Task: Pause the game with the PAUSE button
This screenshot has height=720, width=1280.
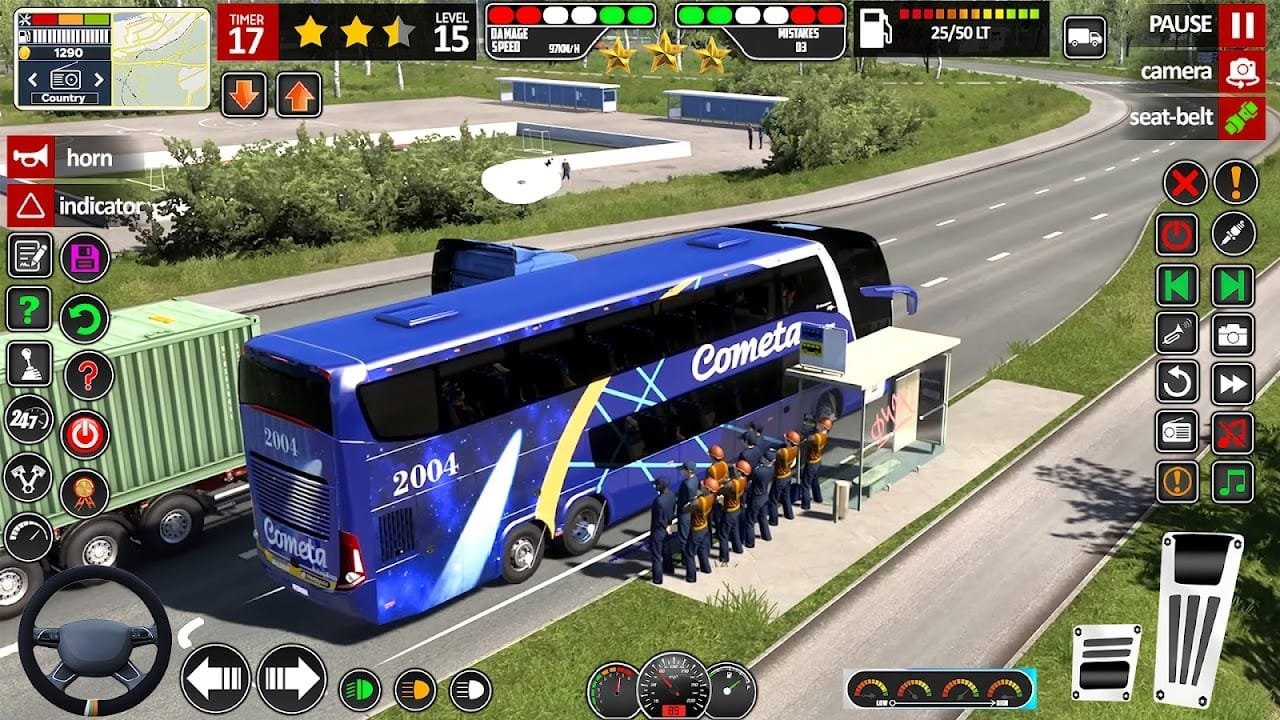Action: pyautogui.click(x=1241, y=25)
